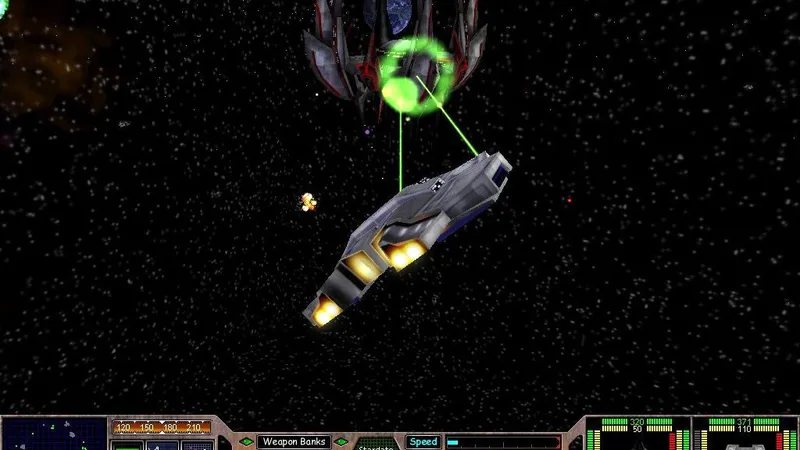The image size is (800, 450).
Task: Click the compass heading strip
Action: (x=162, y=427)
